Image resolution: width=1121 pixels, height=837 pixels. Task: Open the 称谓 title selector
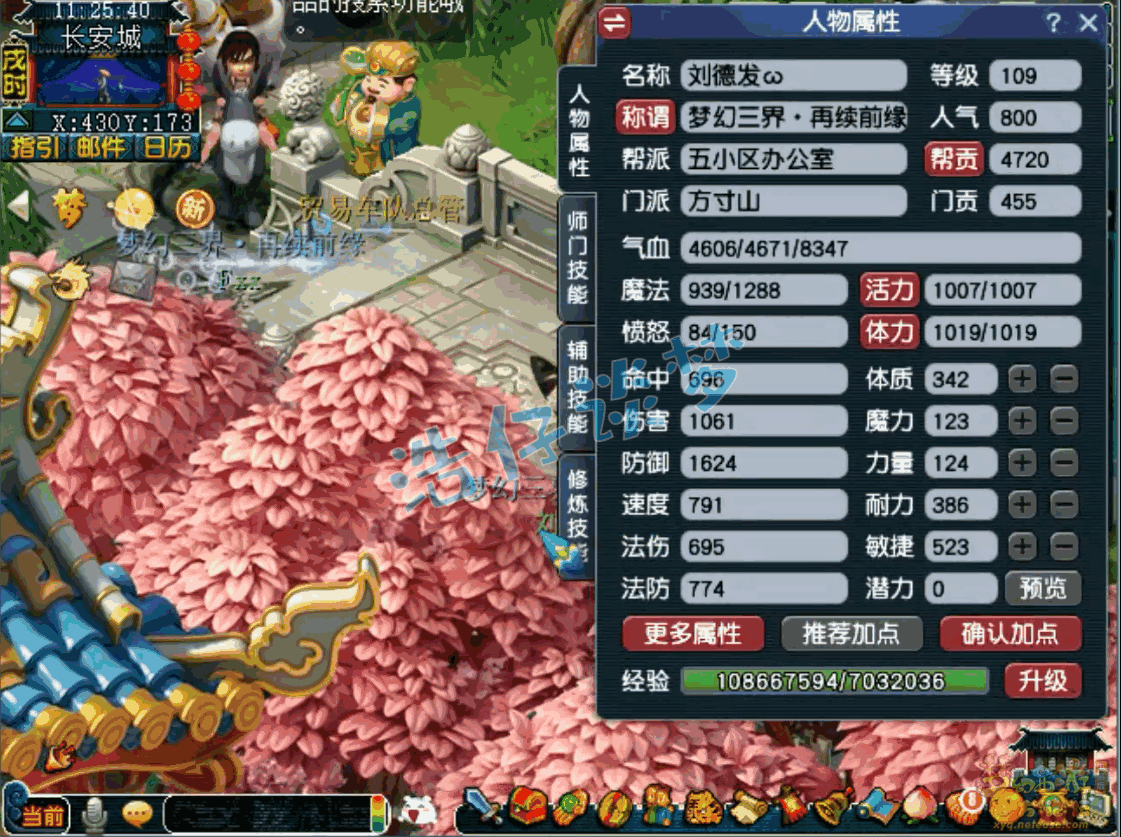click(x=645, y=118)
